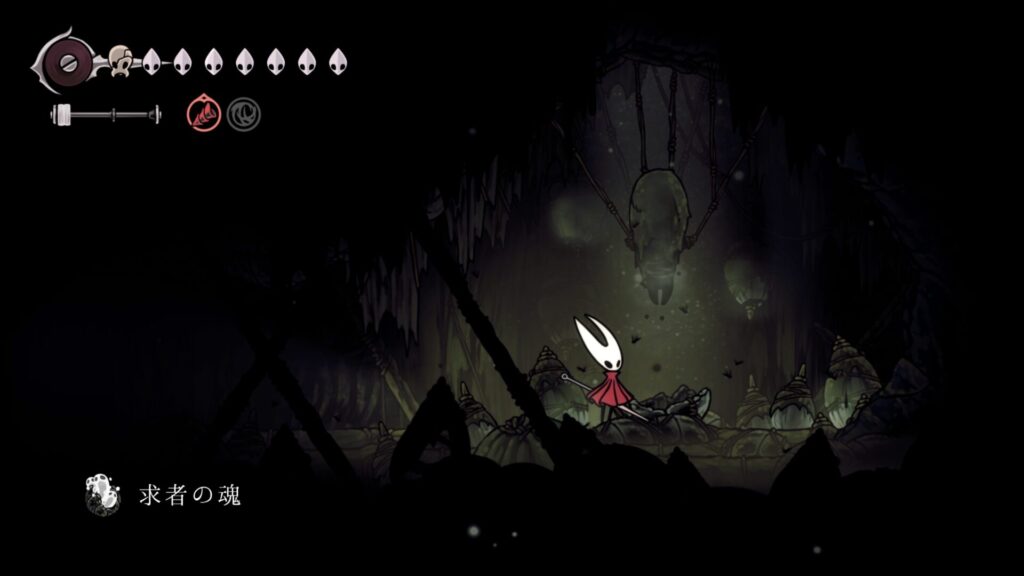Click the 求者の魂 item pickup notification
This screenshot has width=1024, height=576.
click(x=166, y=495)
